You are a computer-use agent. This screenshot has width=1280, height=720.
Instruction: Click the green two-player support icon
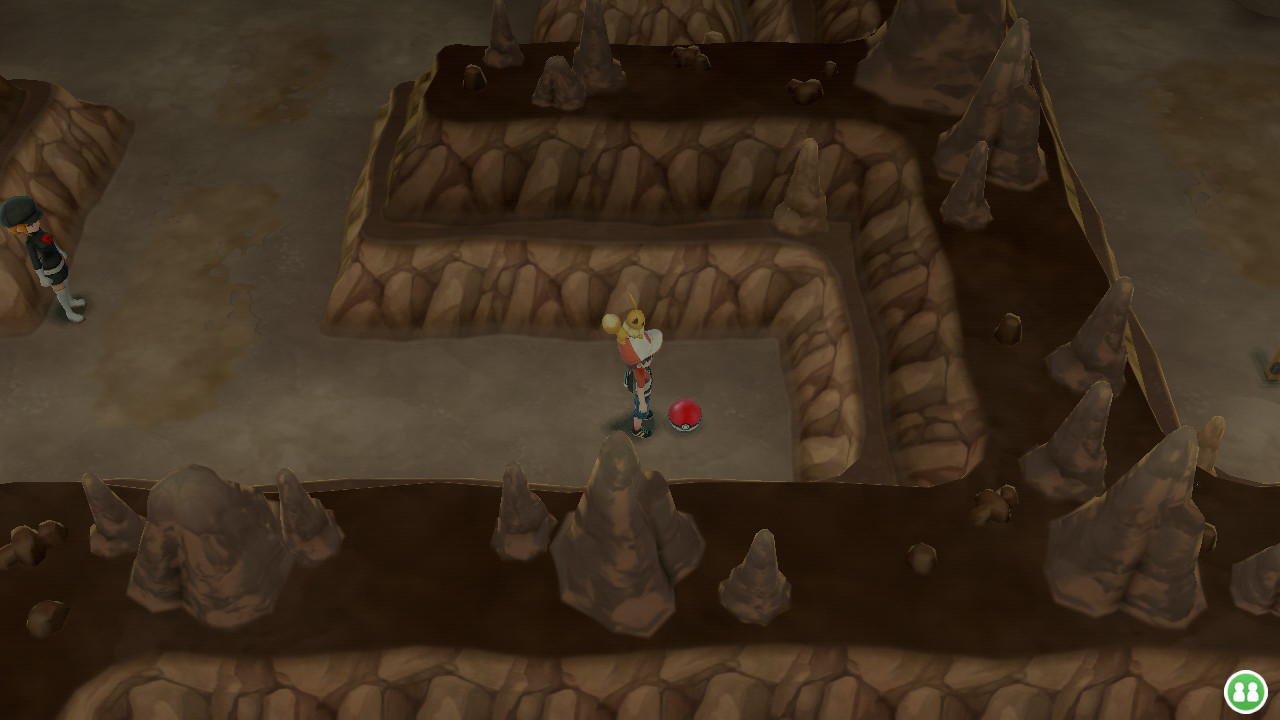(1245, 692)
